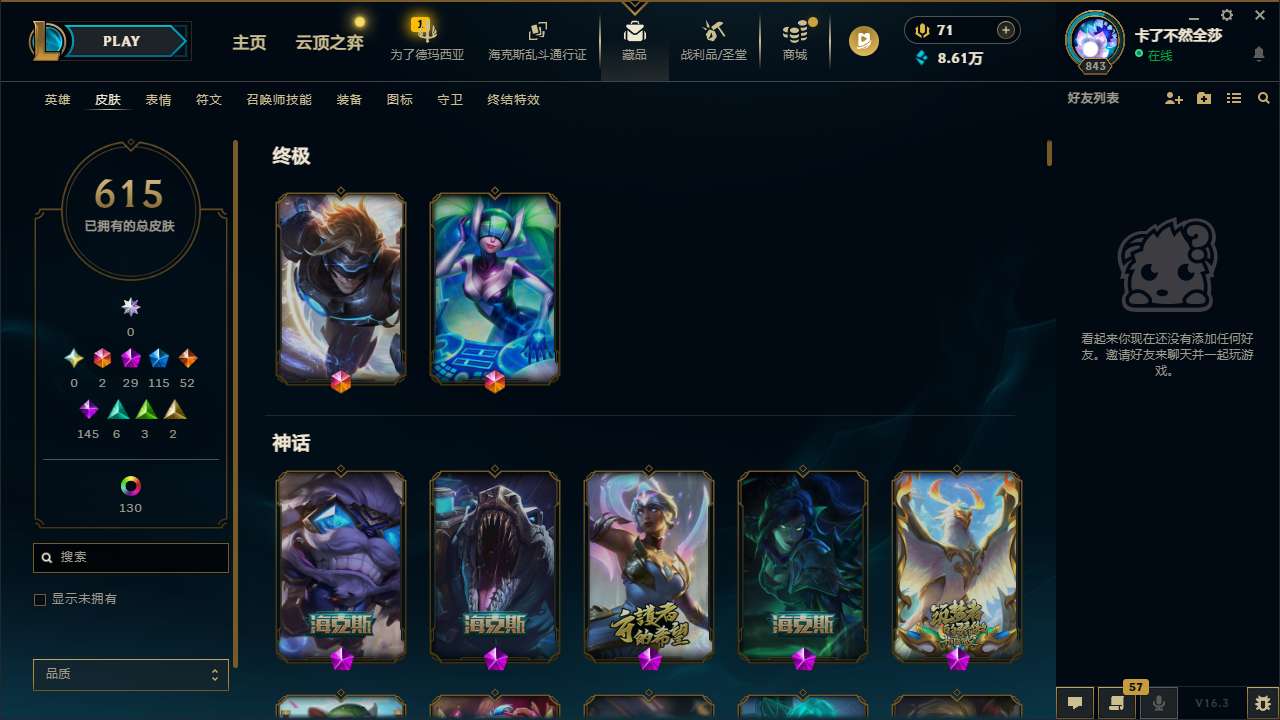Expand the friend list view options icon
Image resolution: width=1280 pixels, height=720 pixels.
pos(1234,98)
